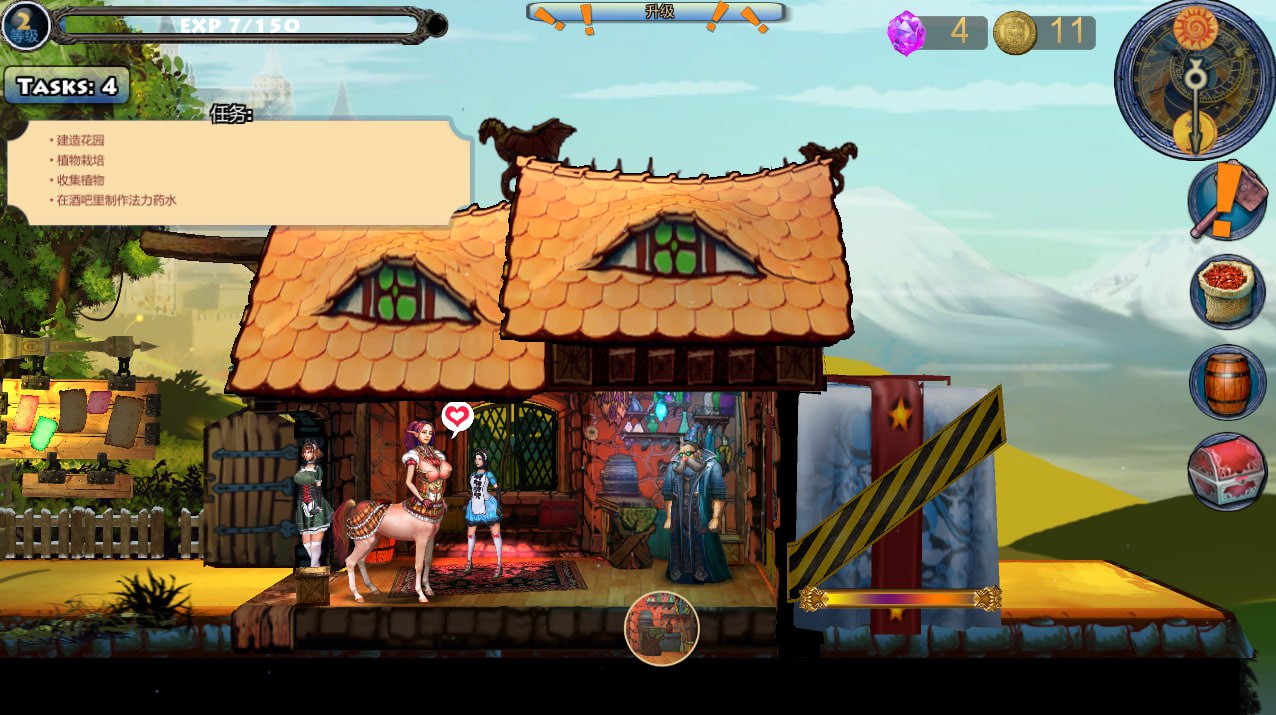This screenshot has width=1276, height=715.
Task: Click the purple gem currency icon
Action: (x=905, y=33)
